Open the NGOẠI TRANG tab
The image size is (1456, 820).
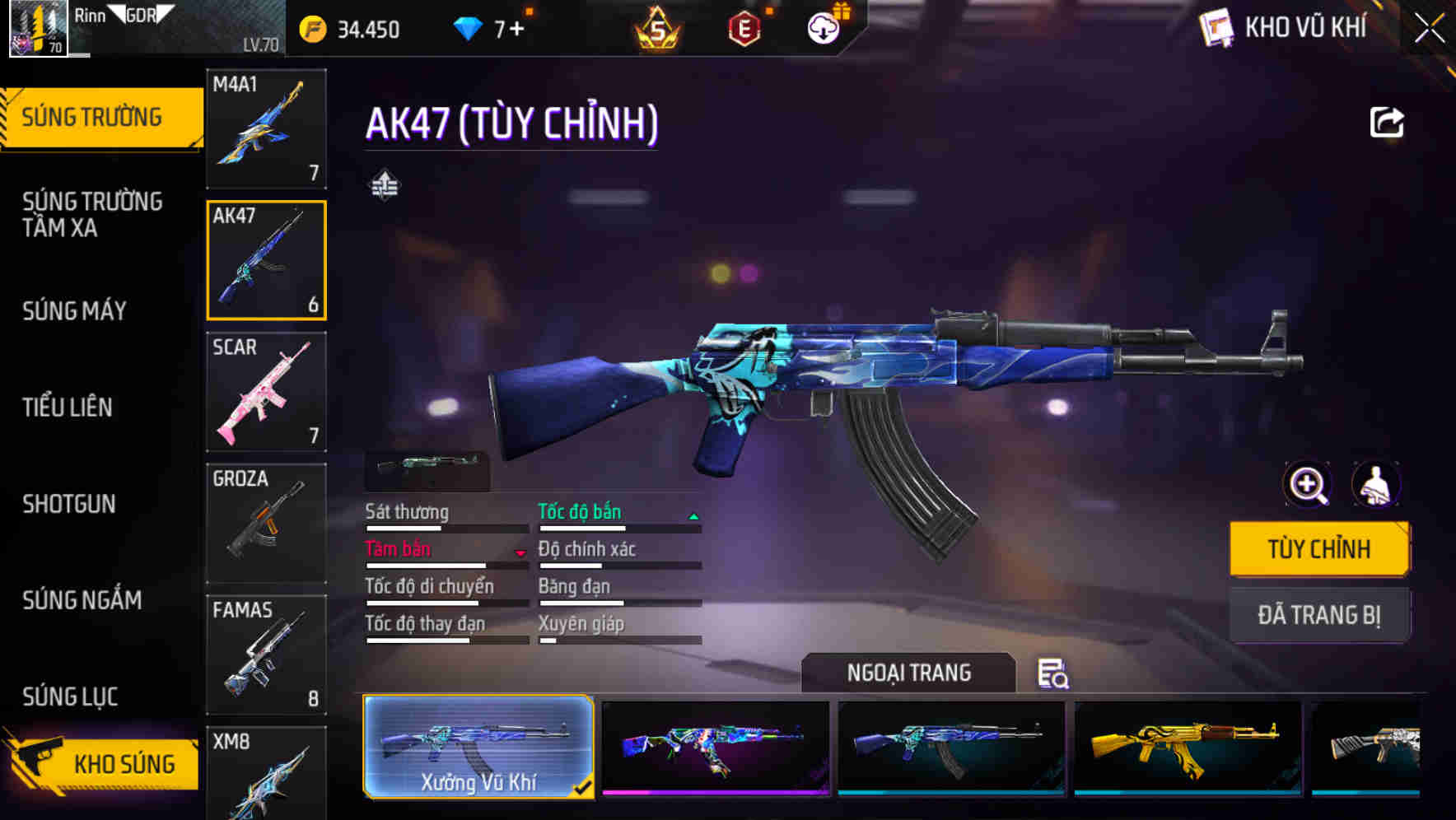(x=911, y=673)
